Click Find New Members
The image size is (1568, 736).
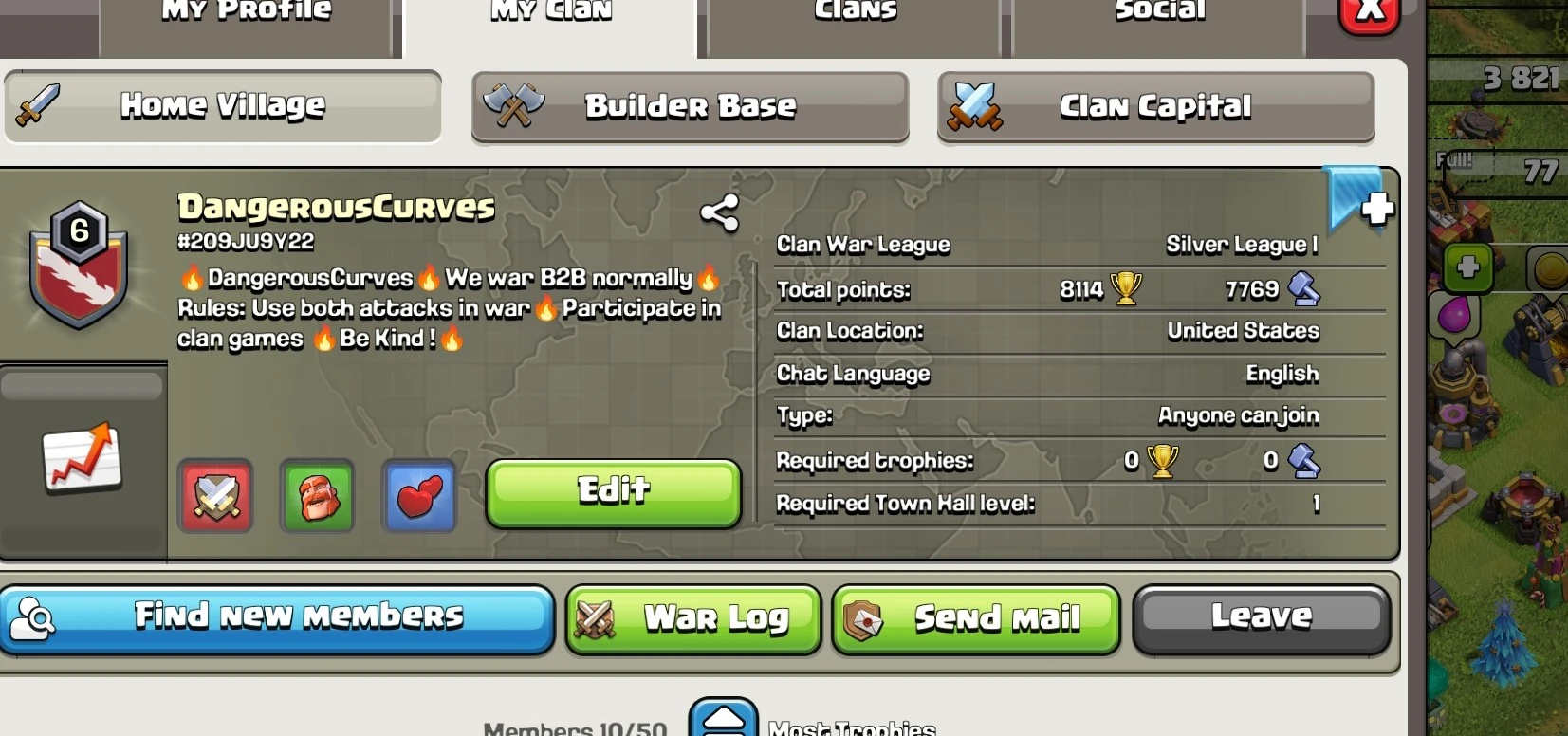279,617
